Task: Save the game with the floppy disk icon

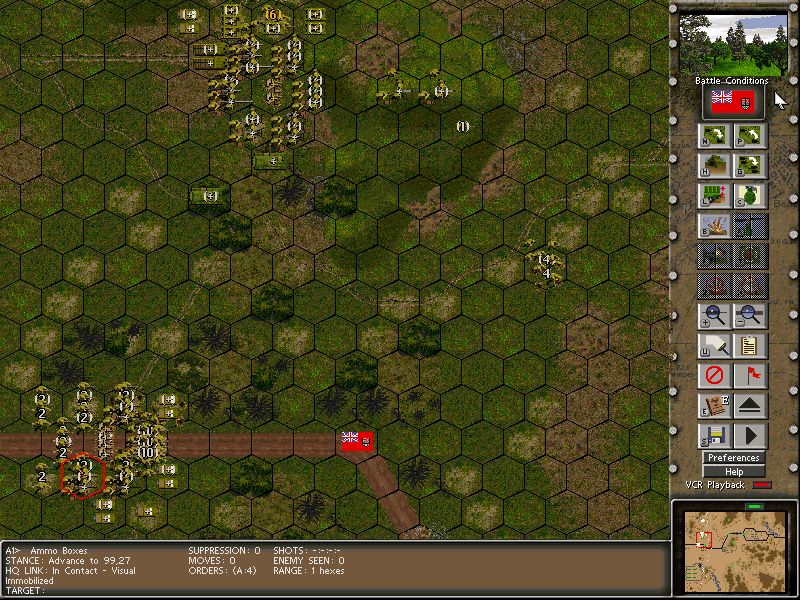Action: tap(714, 436)
